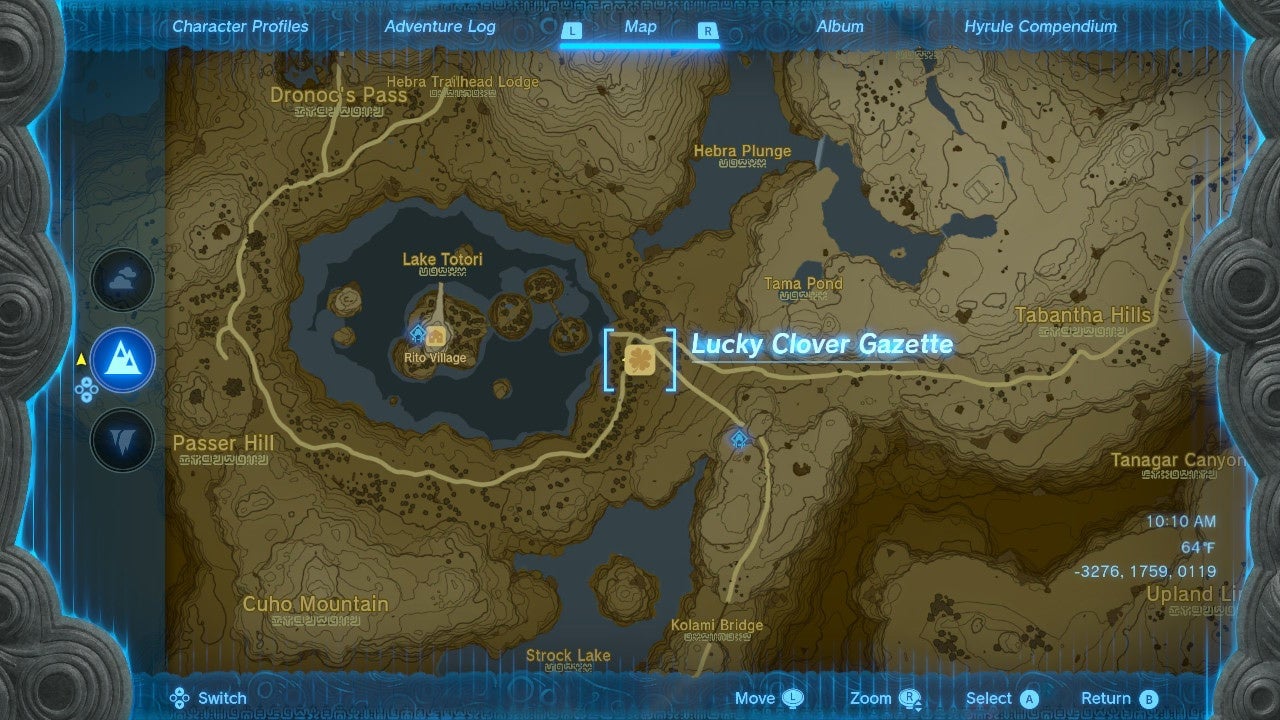This screenshot has height=720, width=1280.
Task: Click the R bumper icon beside Map
Action: coord(707,32)
